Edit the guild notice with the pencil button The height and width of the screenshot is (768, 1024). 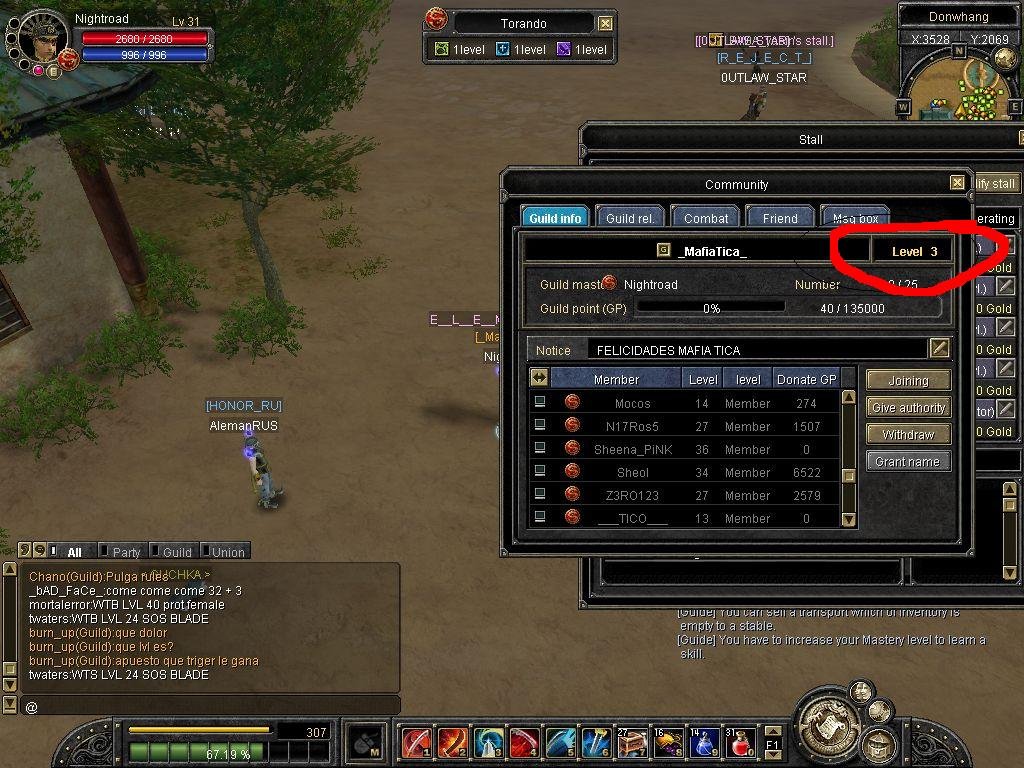tap(939, 348)
